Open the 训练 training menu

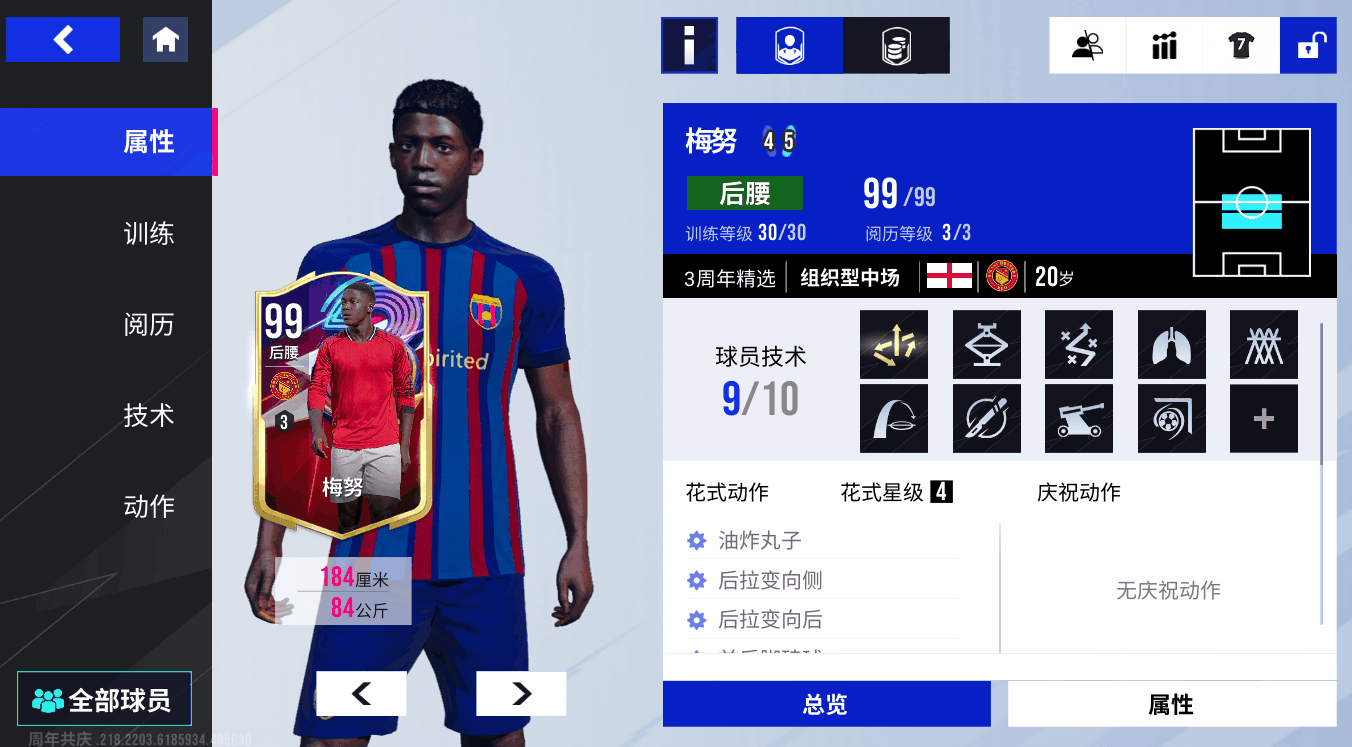point(148,234)
